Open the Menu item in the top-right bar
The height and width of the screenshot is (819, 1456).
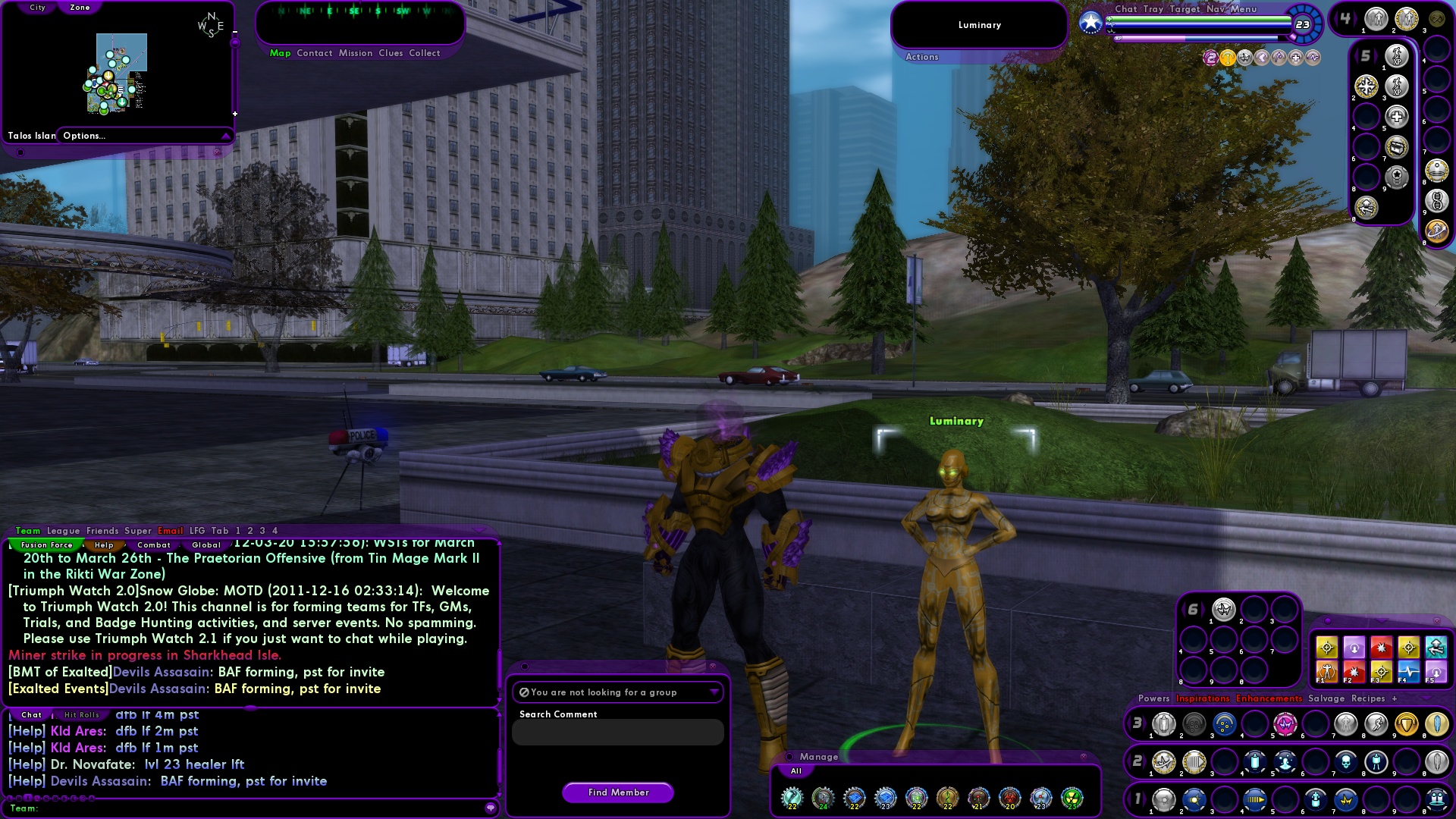tap(1243, 9)
